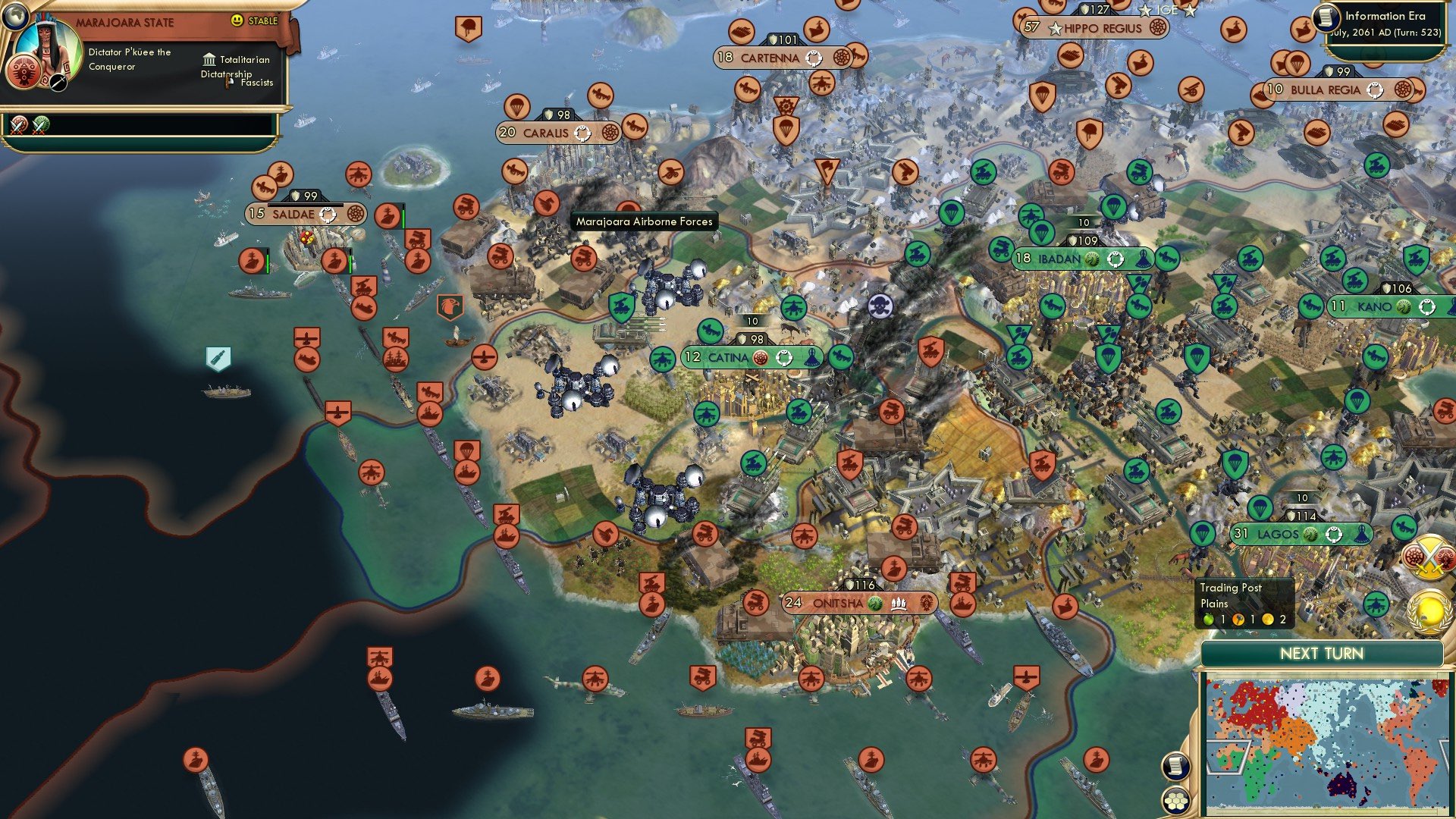Viewport: 1456px width, 819px height.
Task: Open the notification log scroll icon near minimap
Action: pyautogui.click(x=1175, y=765)
